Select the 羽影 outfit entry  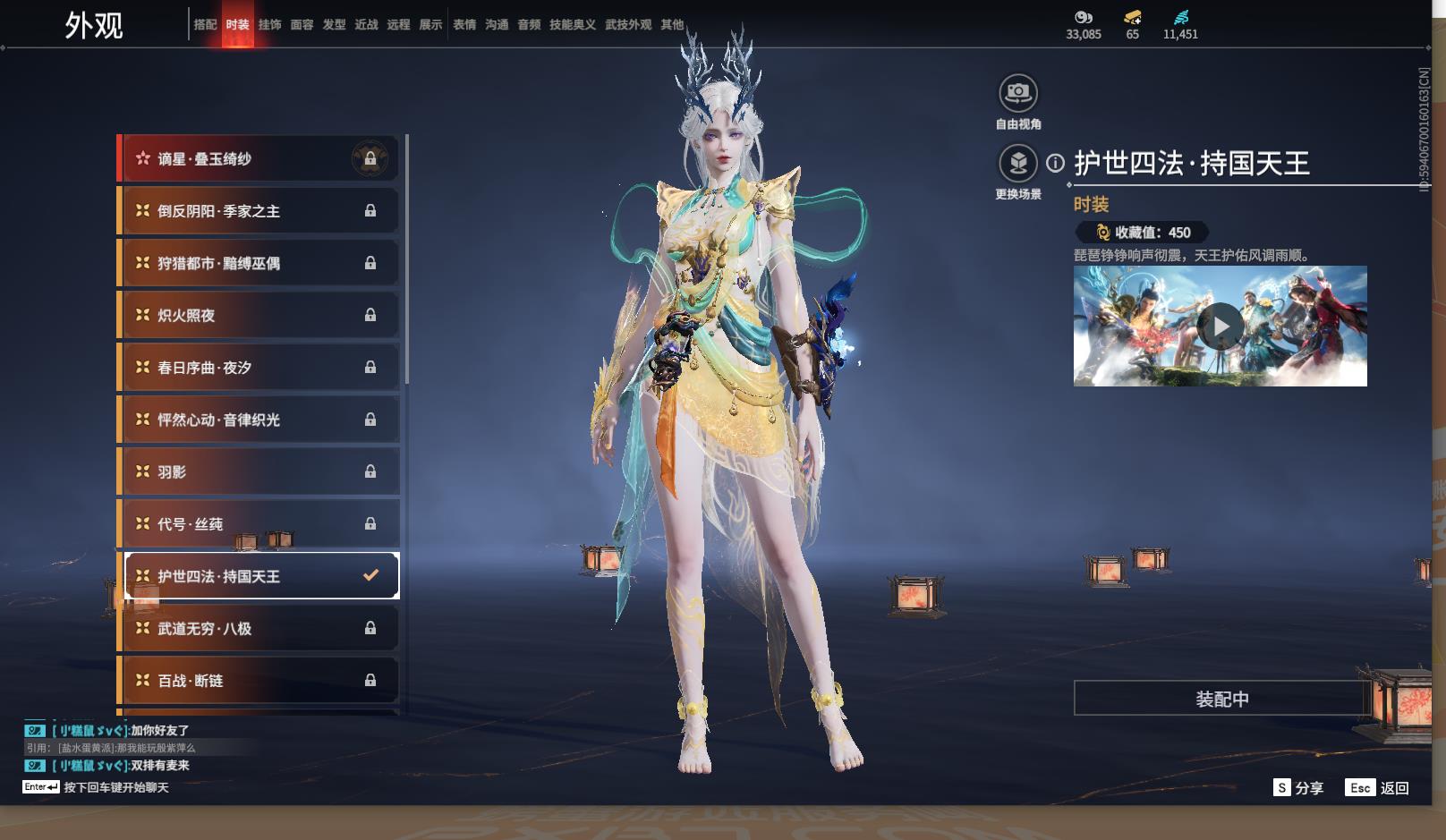pyautogui.click(x=259, y=471)
